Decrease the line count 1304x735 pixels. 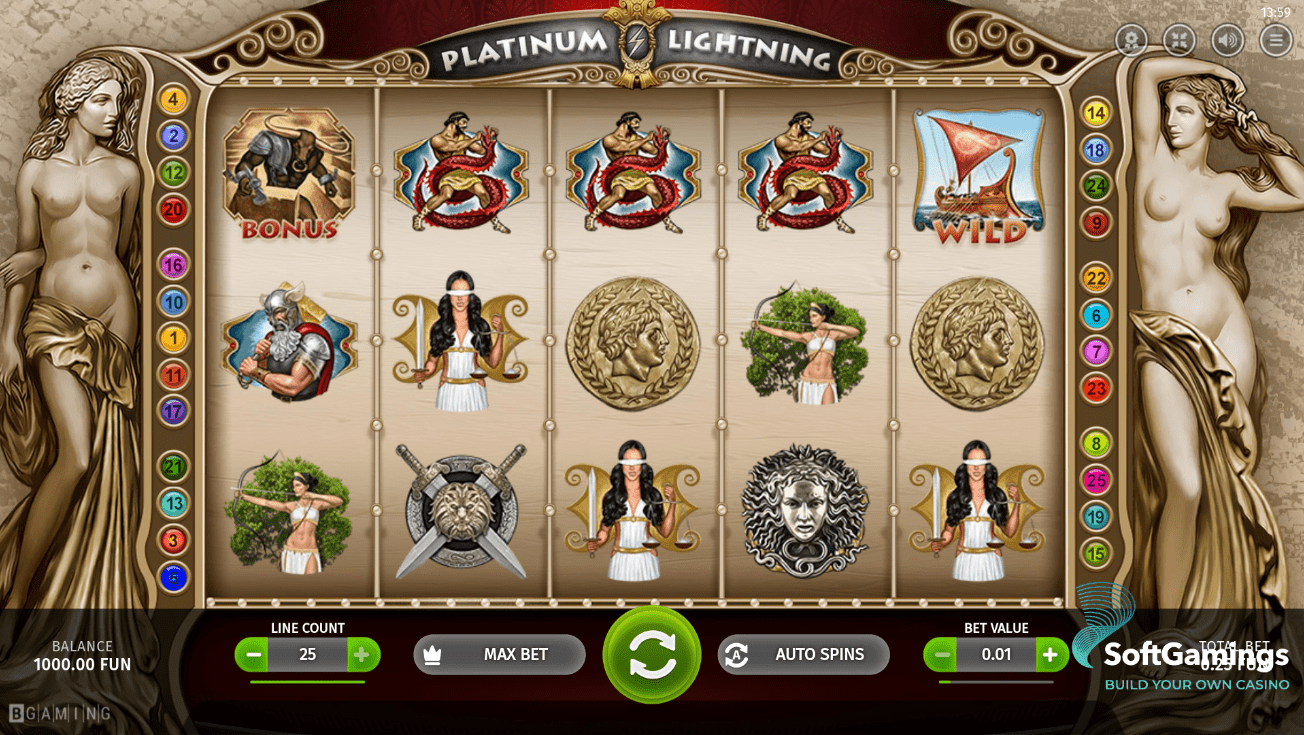[253, 655]
